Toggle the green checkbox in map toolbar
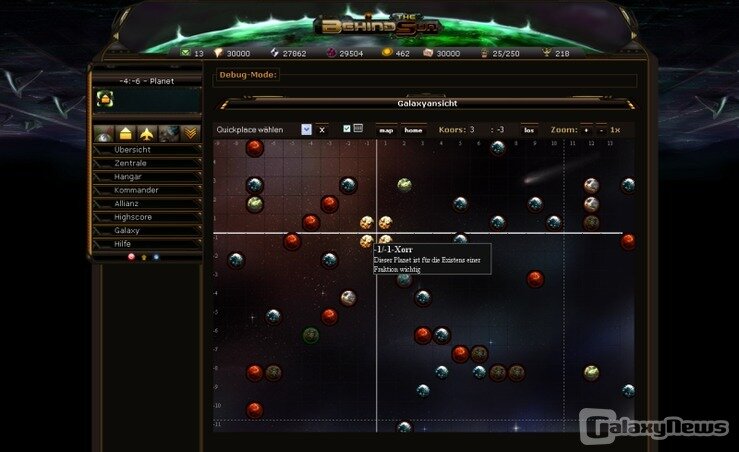The image size is (739, 452). [x=346, y=129]
